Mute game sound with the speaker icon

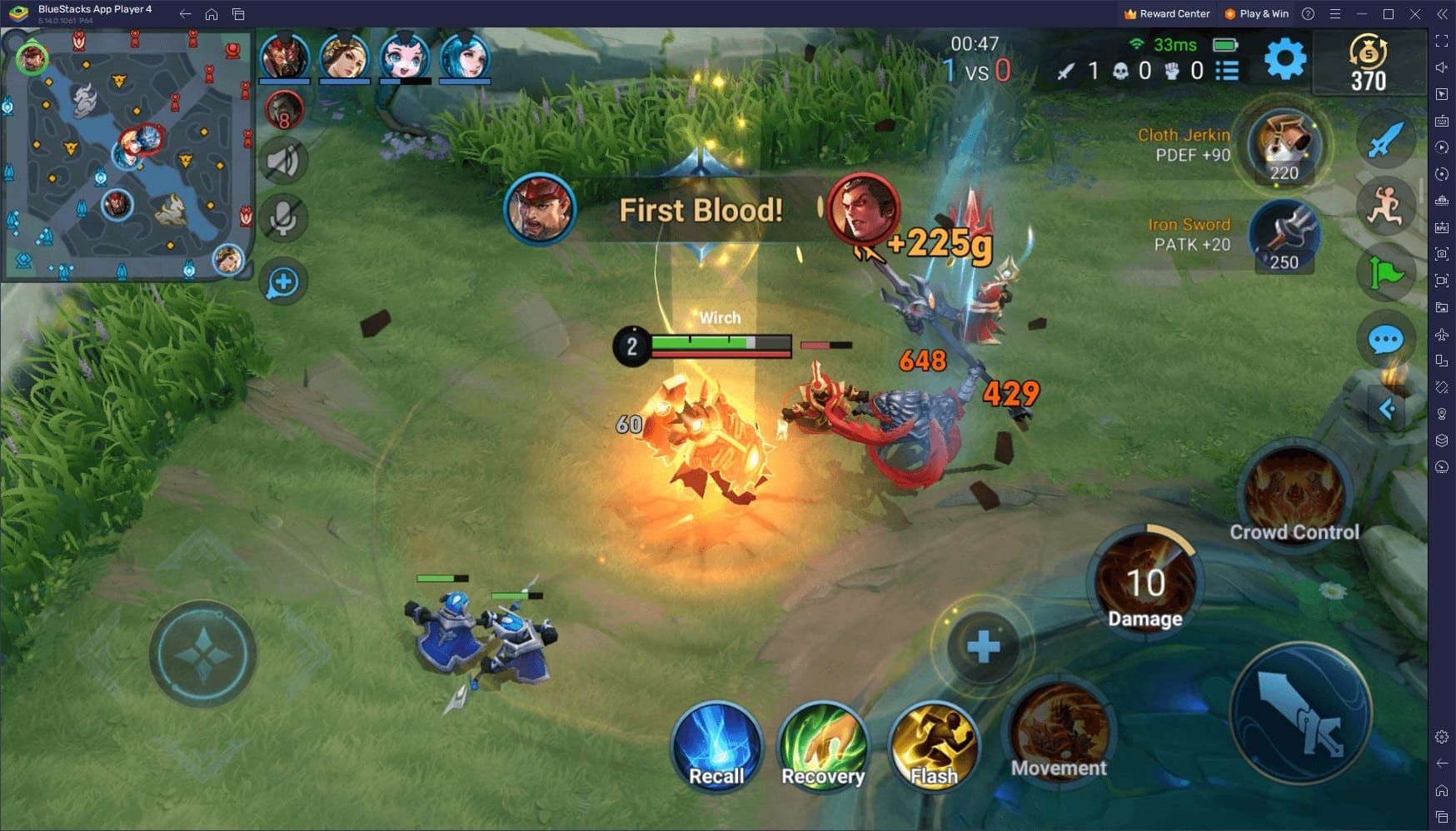coord(283,161)
